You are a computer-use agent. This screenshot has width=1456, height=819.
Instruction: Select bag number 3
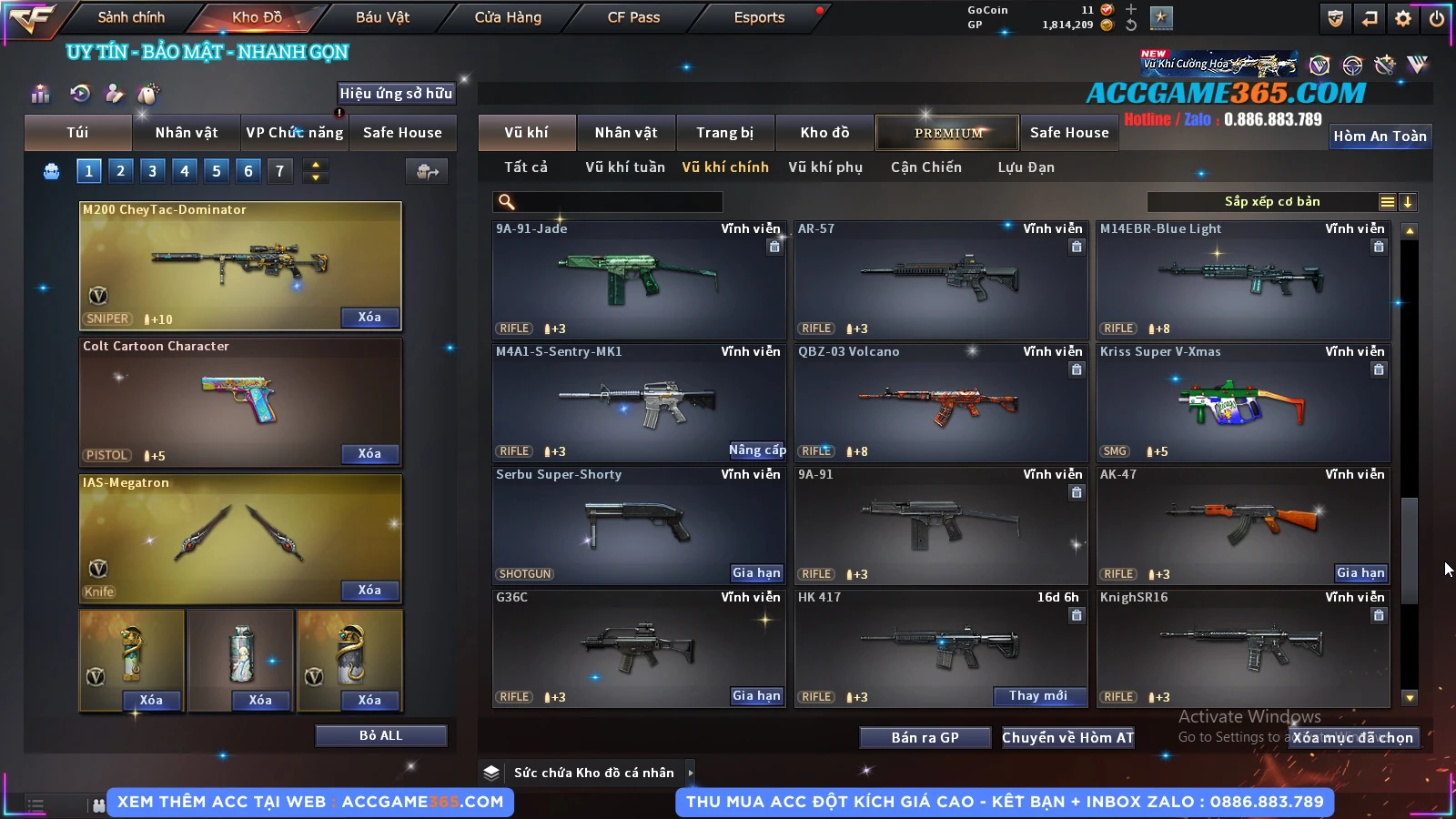click(x=152, y=170)
